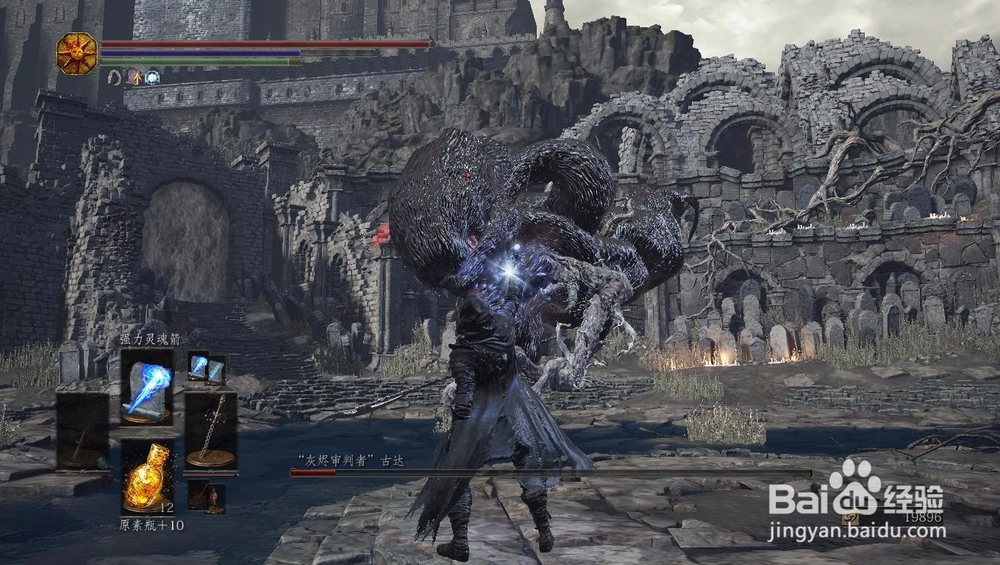1000x565 pixels.
Task: Select the right-hand chained sword weapon slot
Action: 211,431
